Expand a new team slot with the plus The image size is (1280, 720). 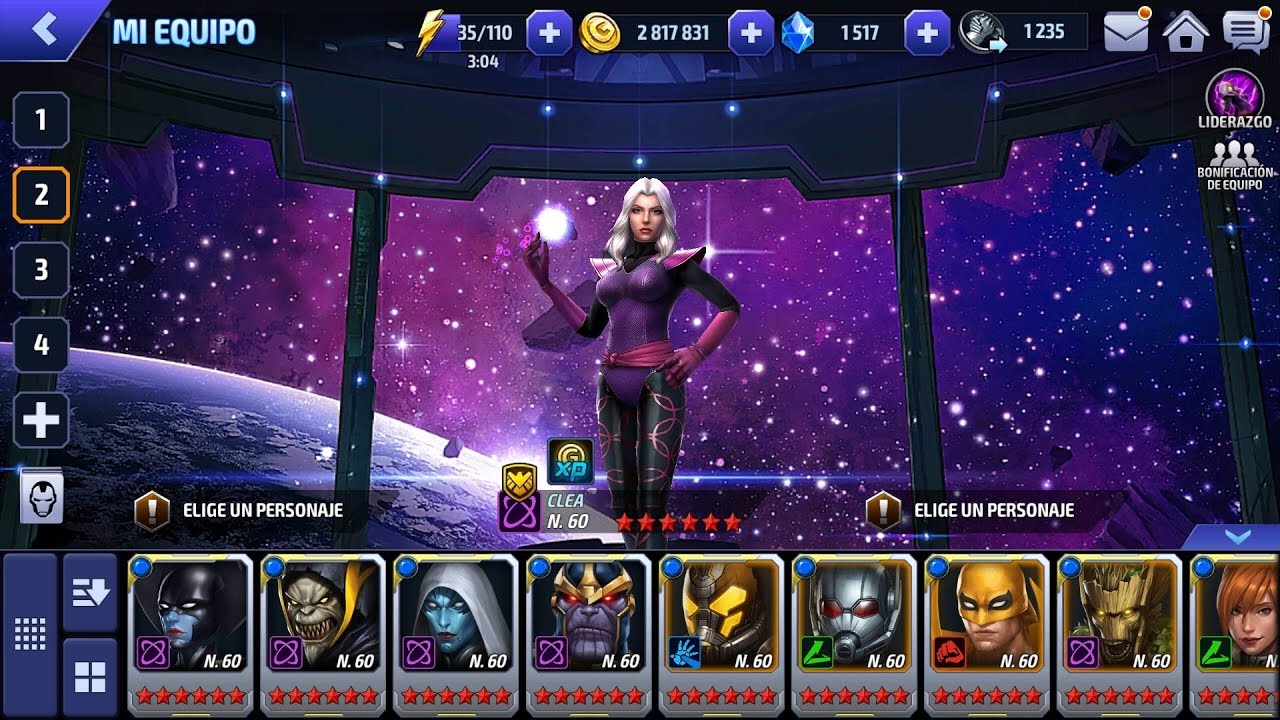pos(40,421)
